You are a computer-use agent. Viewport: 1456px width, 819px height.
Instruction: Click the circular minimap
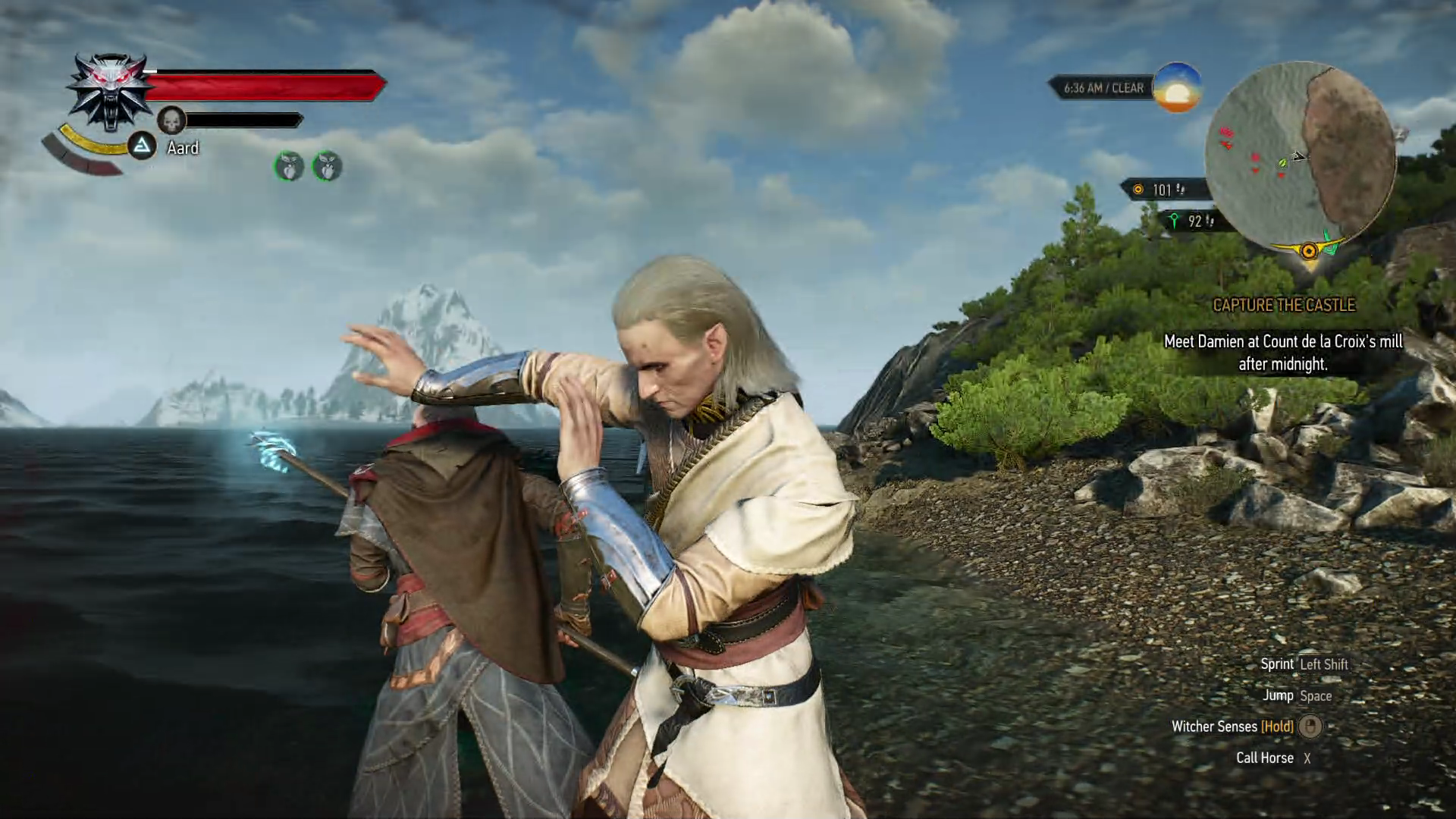1300,157
